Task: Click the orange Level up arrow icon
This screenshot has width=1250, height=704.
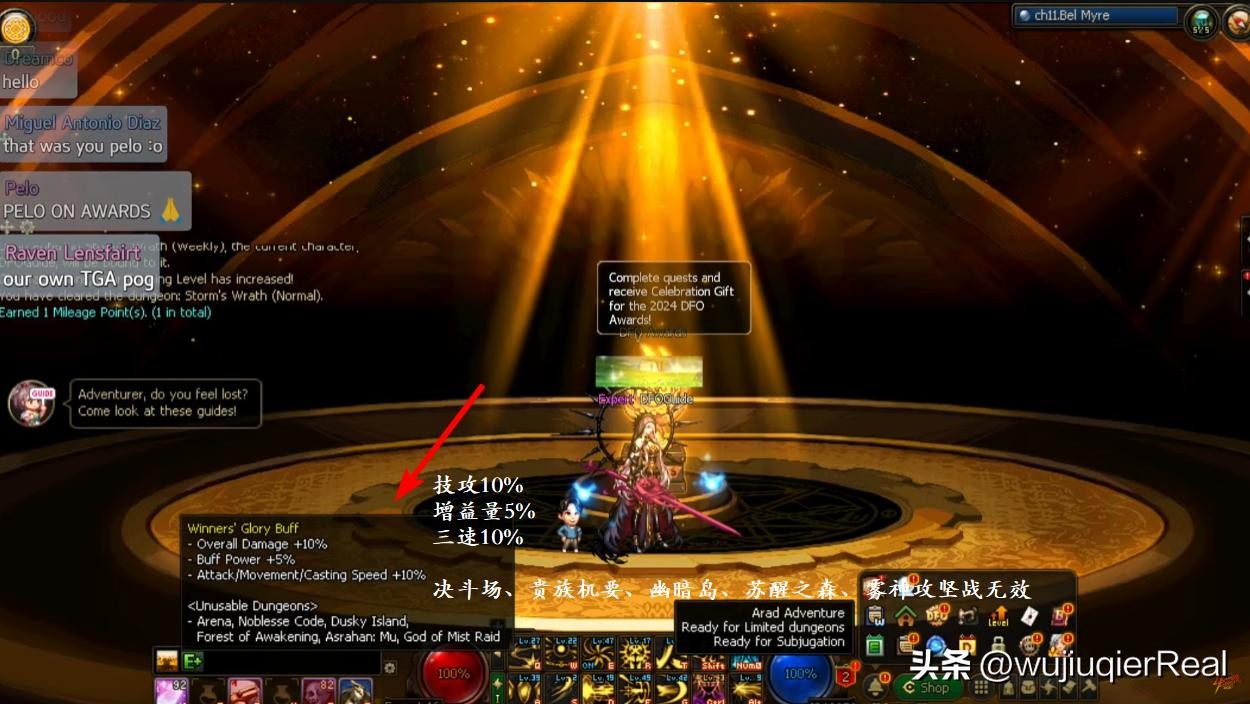Action: [998, 616]
